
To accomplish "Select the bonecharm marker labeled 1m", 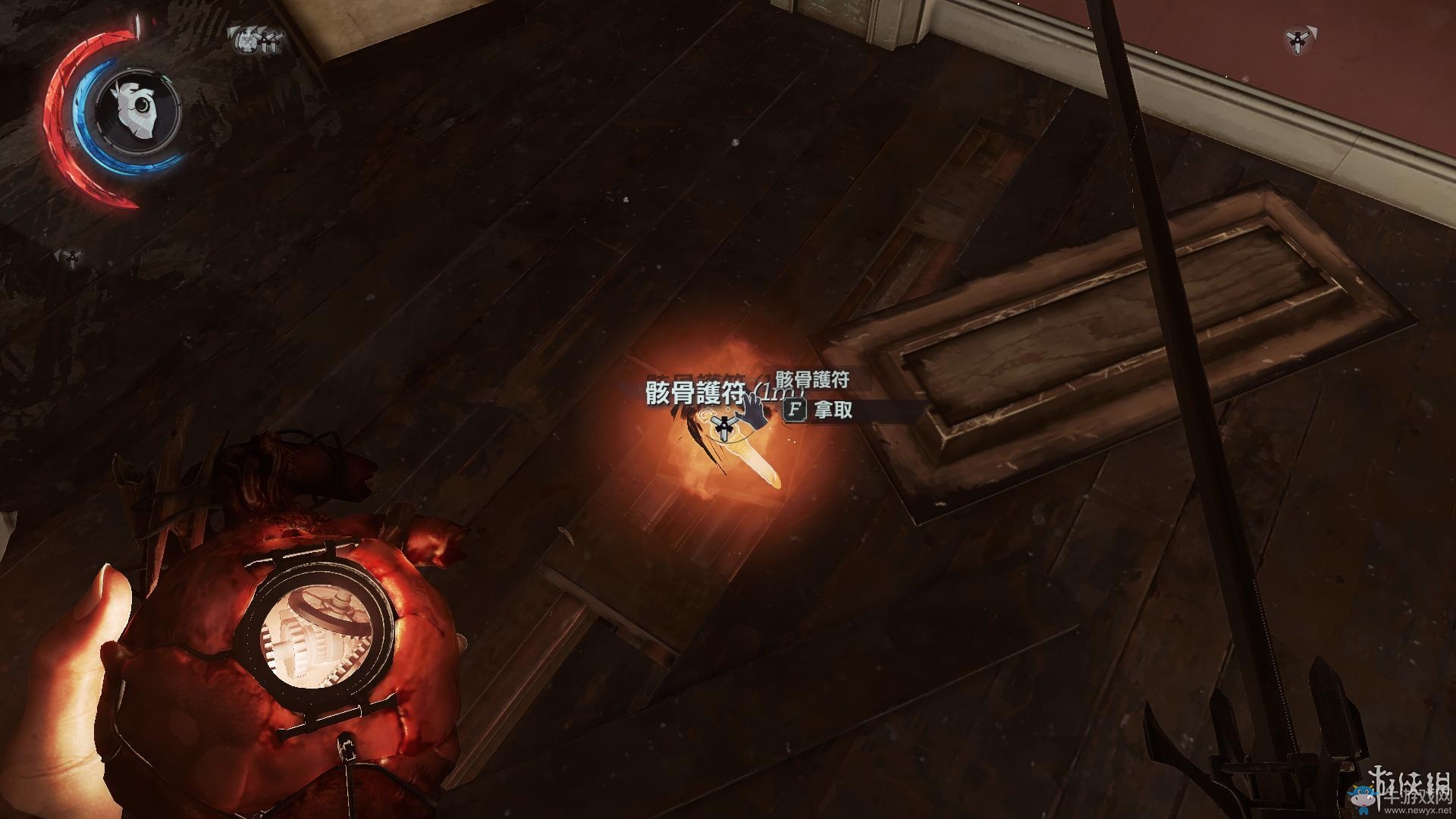I will point(726,427).
